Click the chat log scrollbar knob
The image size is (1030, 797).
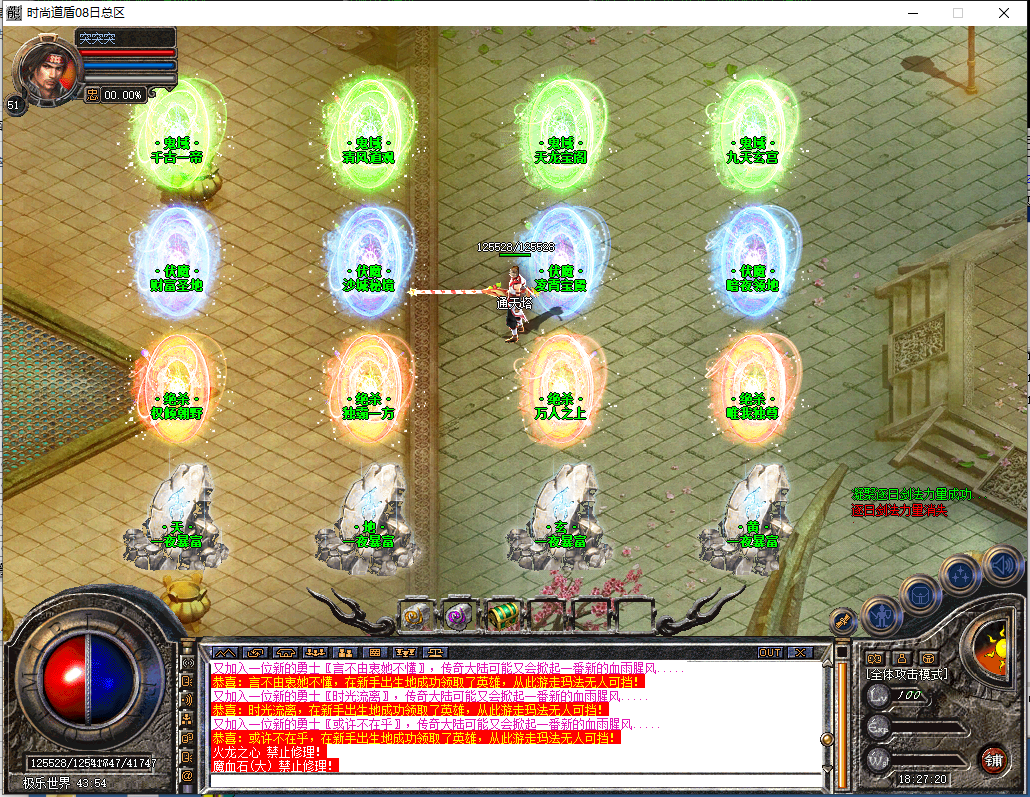point(827,740)
